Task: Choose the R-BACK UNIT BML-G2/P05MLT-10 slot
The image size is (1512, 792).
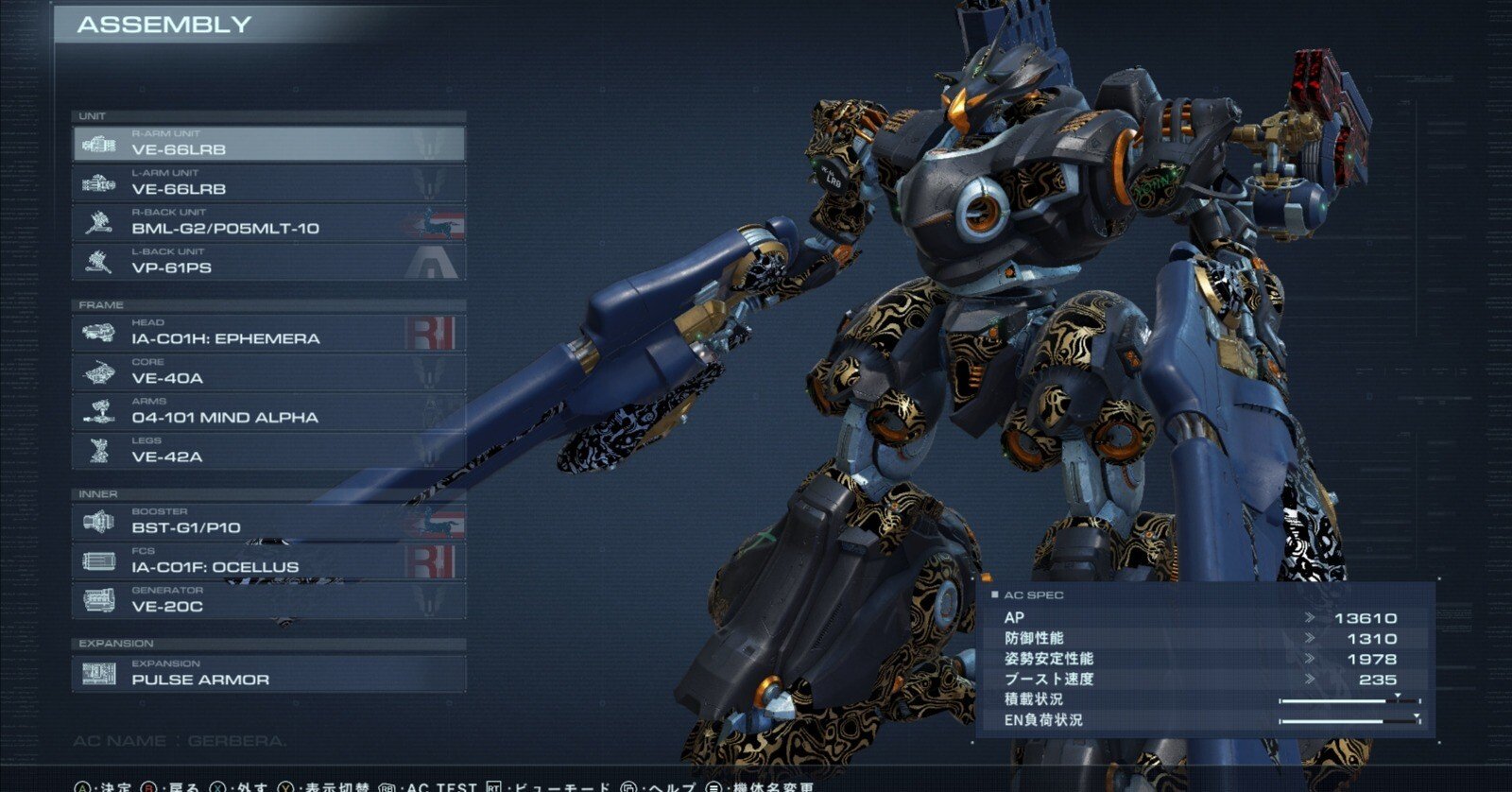Action: 268,223
